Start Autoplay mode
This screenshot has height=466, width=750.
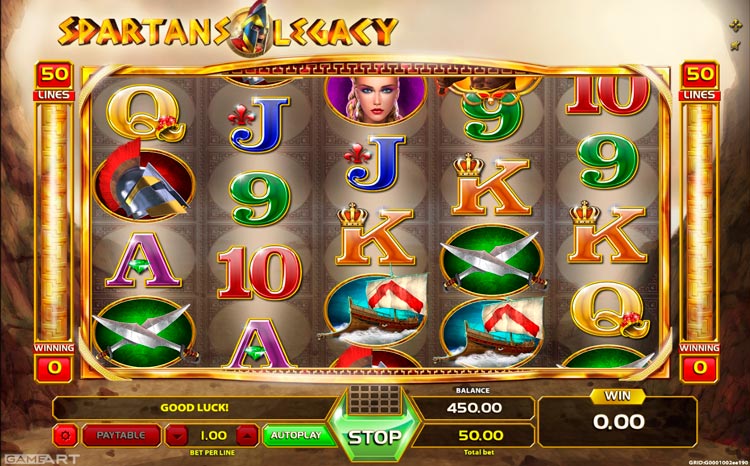pyautogui.click(x=295, y=436)
